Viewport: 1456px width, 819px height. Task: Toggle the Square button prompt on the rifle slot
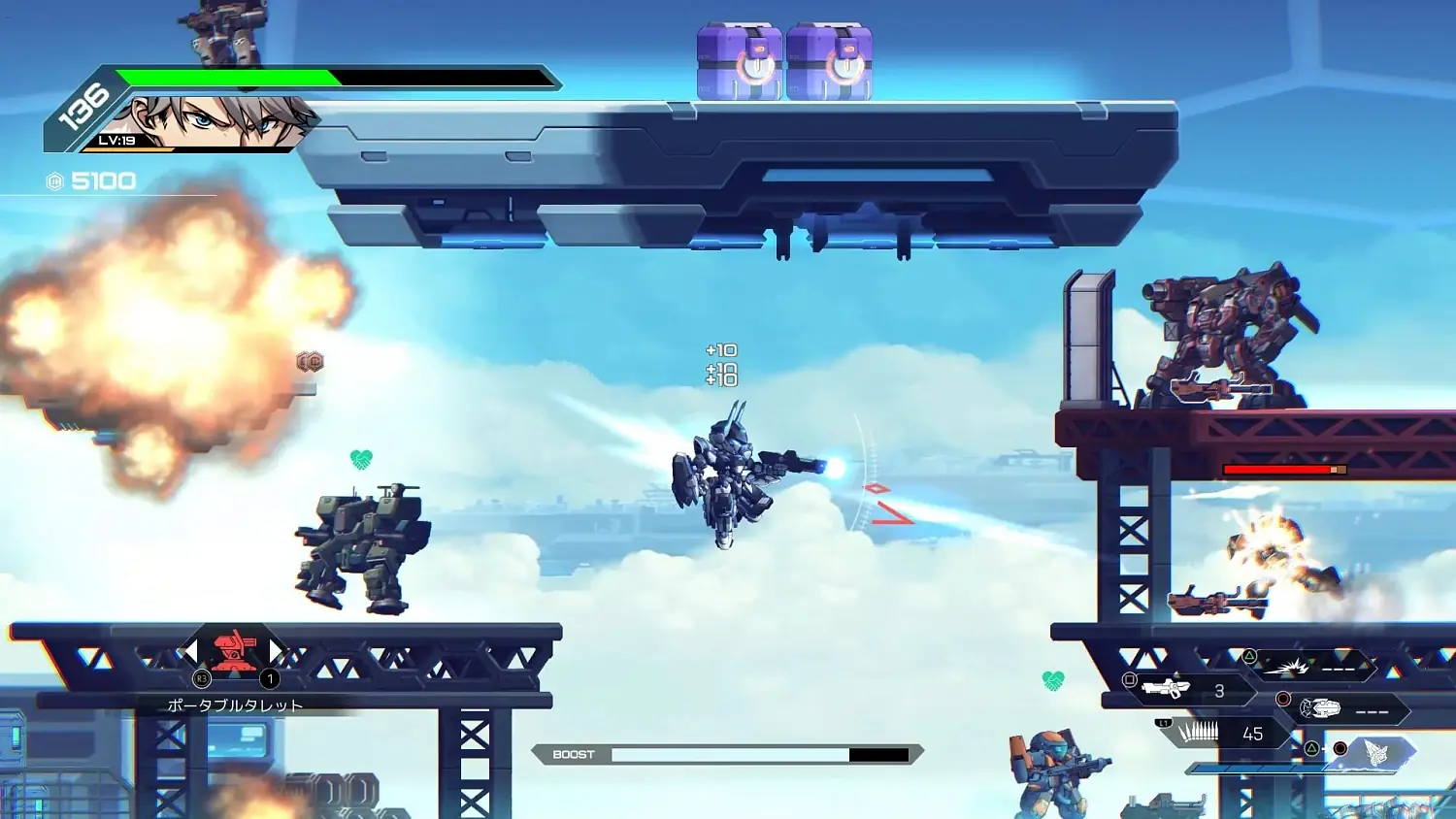[1129, 681]
